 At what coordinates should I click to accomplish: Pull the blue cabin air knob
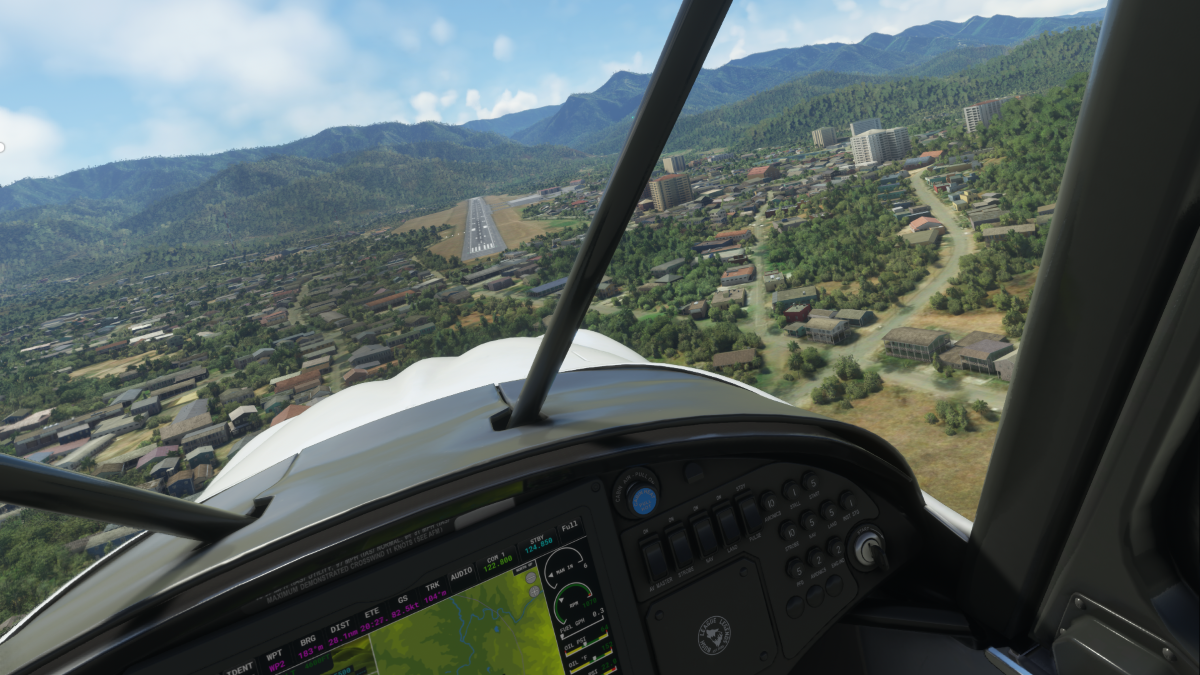[x=642, y=498]
